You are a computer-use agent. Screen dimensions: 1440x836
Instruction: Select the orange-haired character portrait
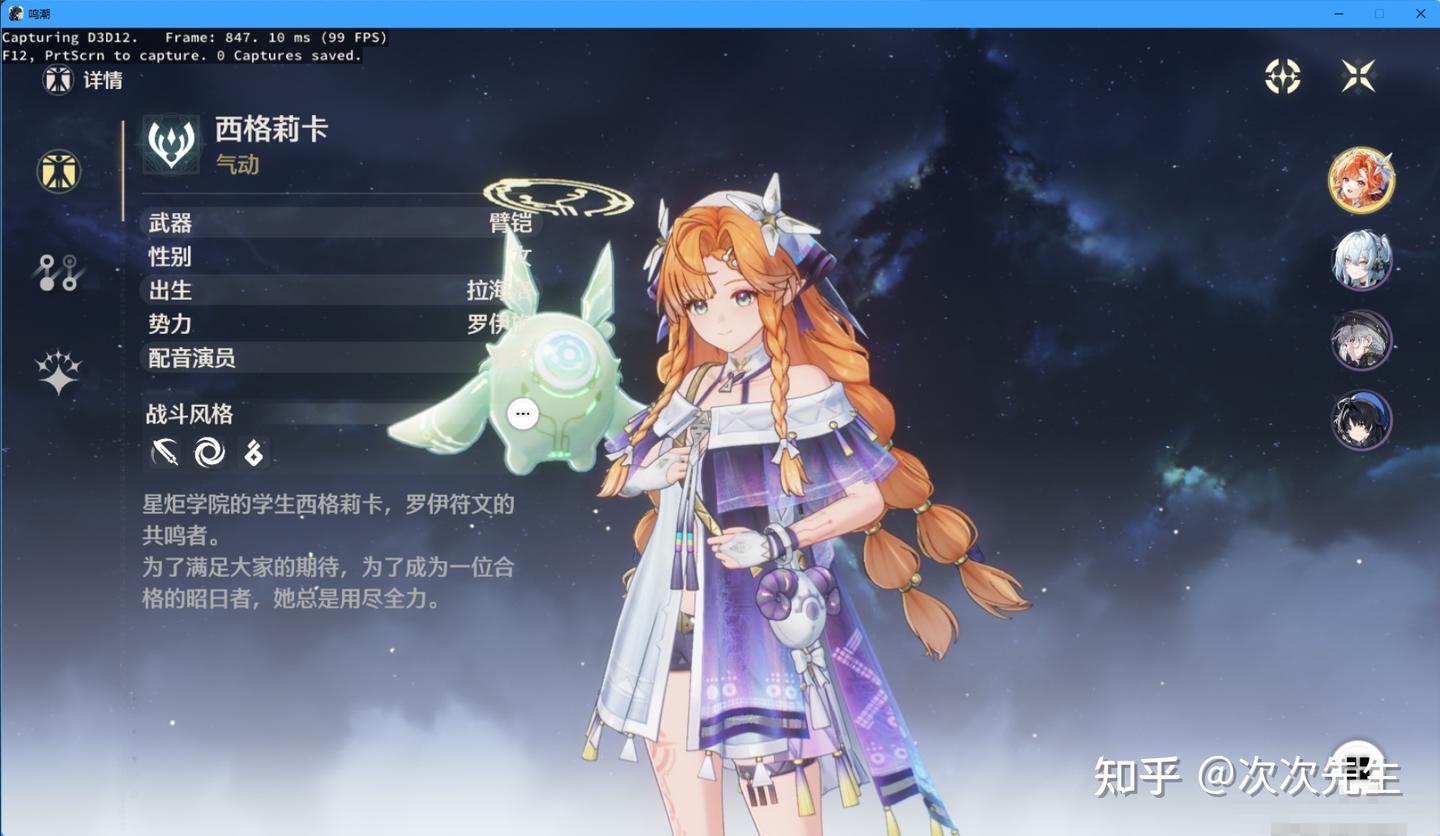click(1361, 181)
